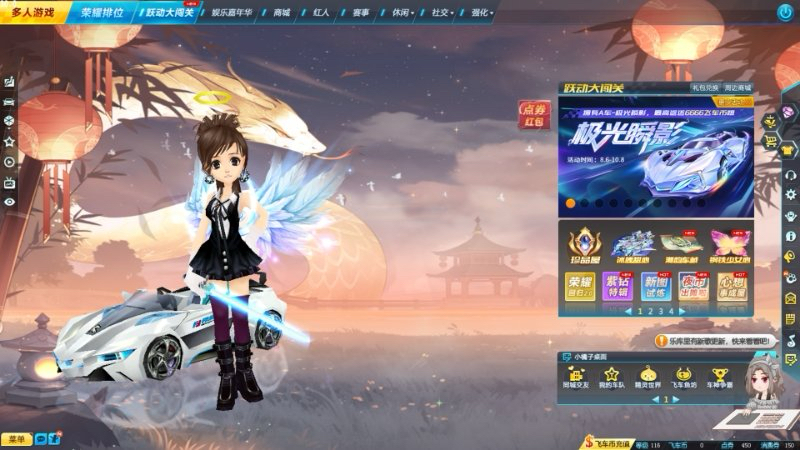
Task: Open 娱乐嘉年华 from the top menu
Action: click(234, 13)
